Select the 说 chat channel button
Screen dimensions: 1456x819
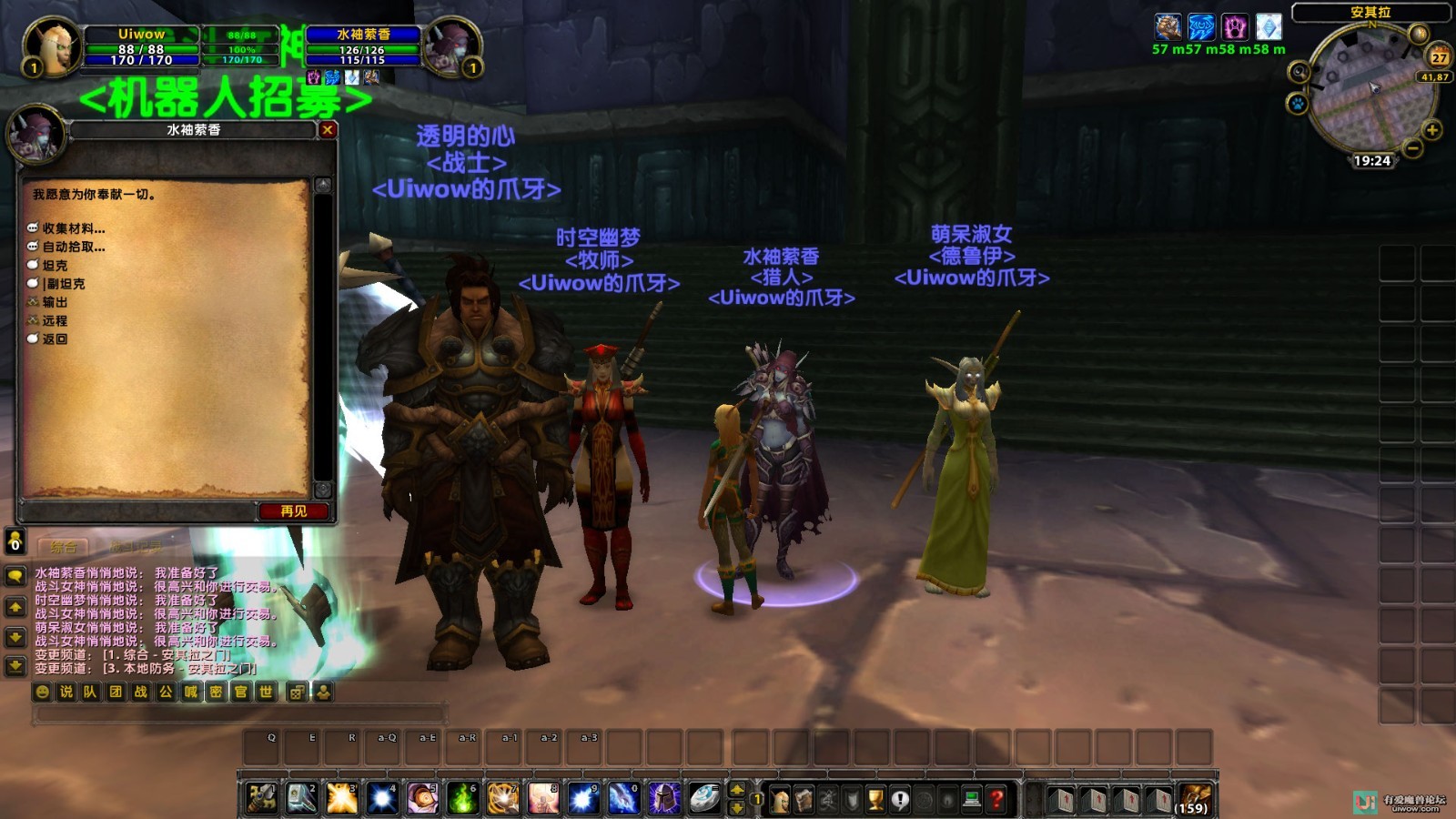pyautogui.click(x=66, y=693)
